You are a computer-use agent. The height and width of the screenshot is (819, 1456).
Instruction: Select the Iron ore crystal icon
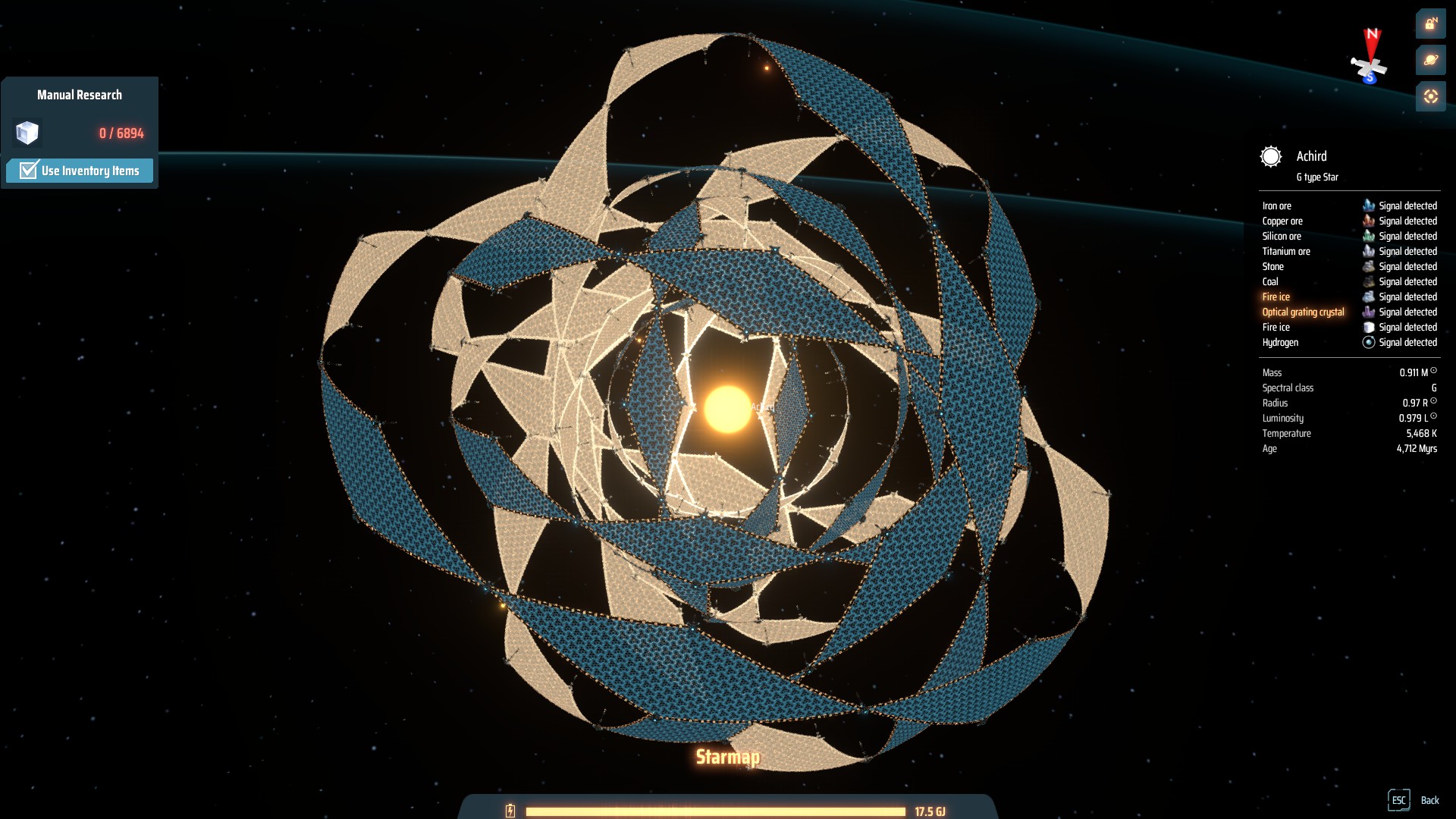tap(1369, 206)
